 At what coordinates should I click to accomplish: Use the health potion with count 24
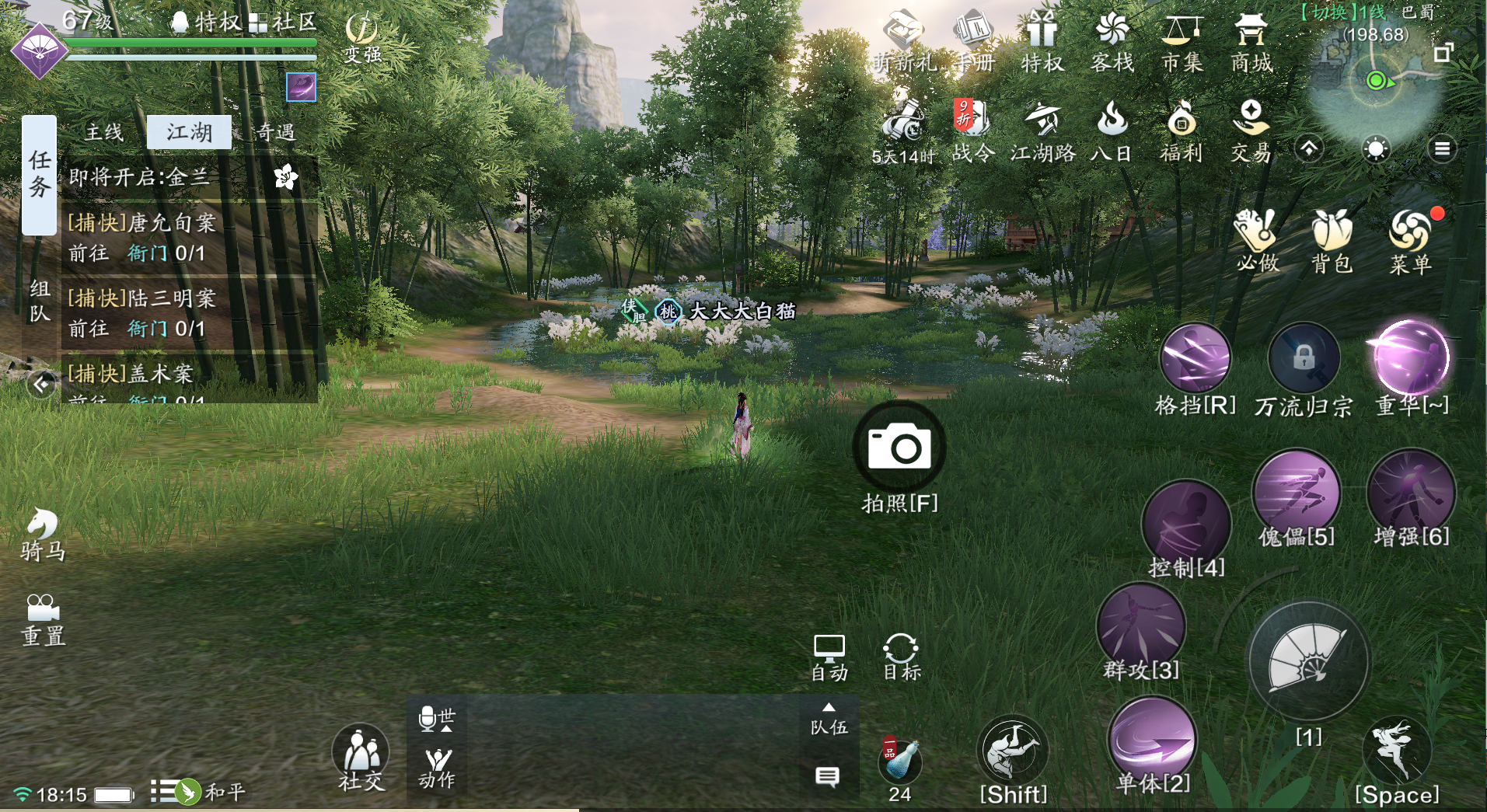pos(900,761)
